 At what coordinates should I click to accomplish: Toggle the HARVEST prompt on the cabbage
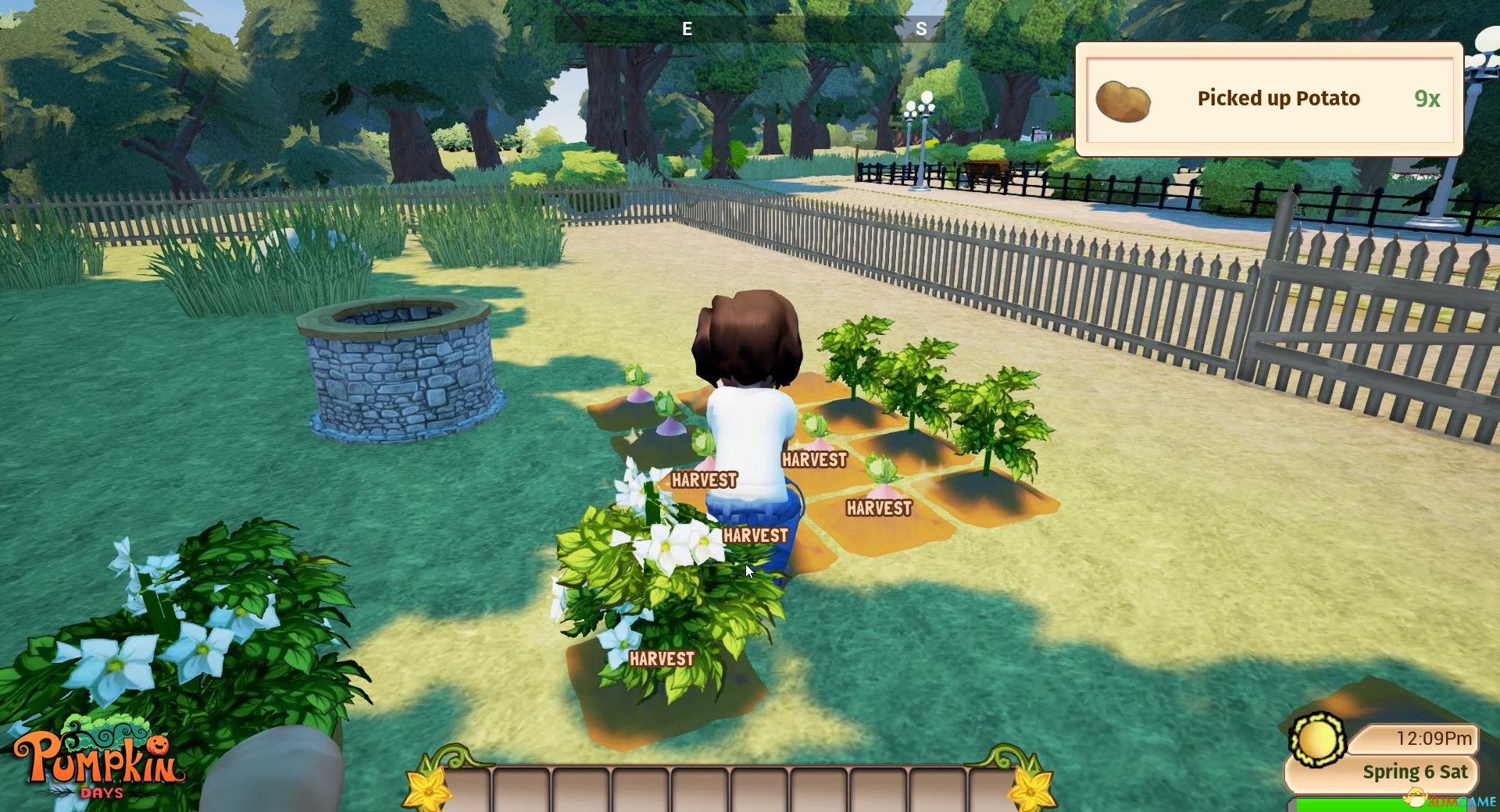tap(814, 460)
